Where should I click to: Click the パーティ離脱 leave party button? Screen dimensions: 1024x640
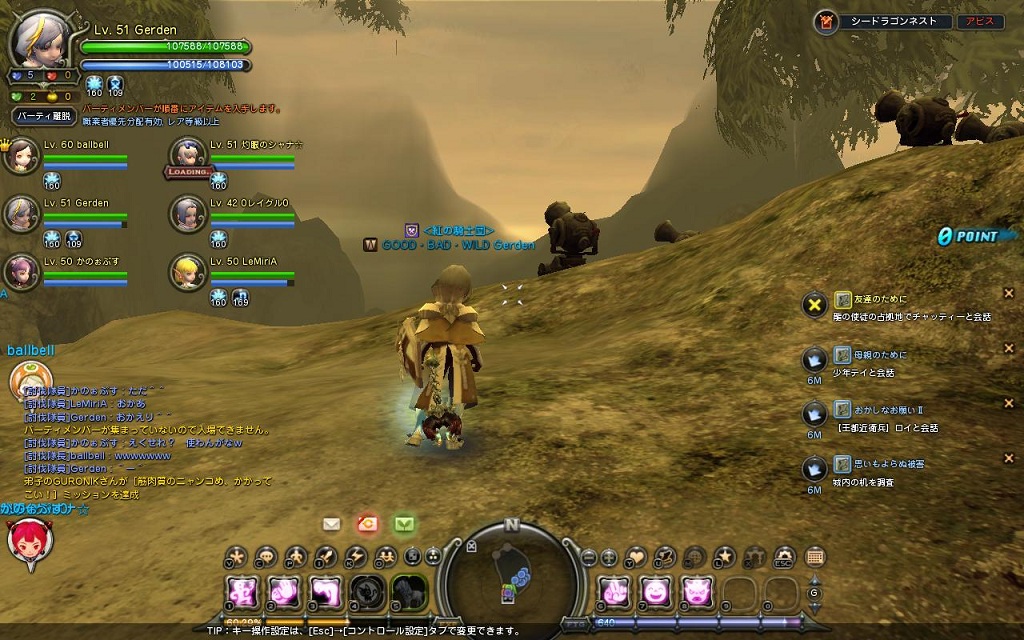[44, 117]
